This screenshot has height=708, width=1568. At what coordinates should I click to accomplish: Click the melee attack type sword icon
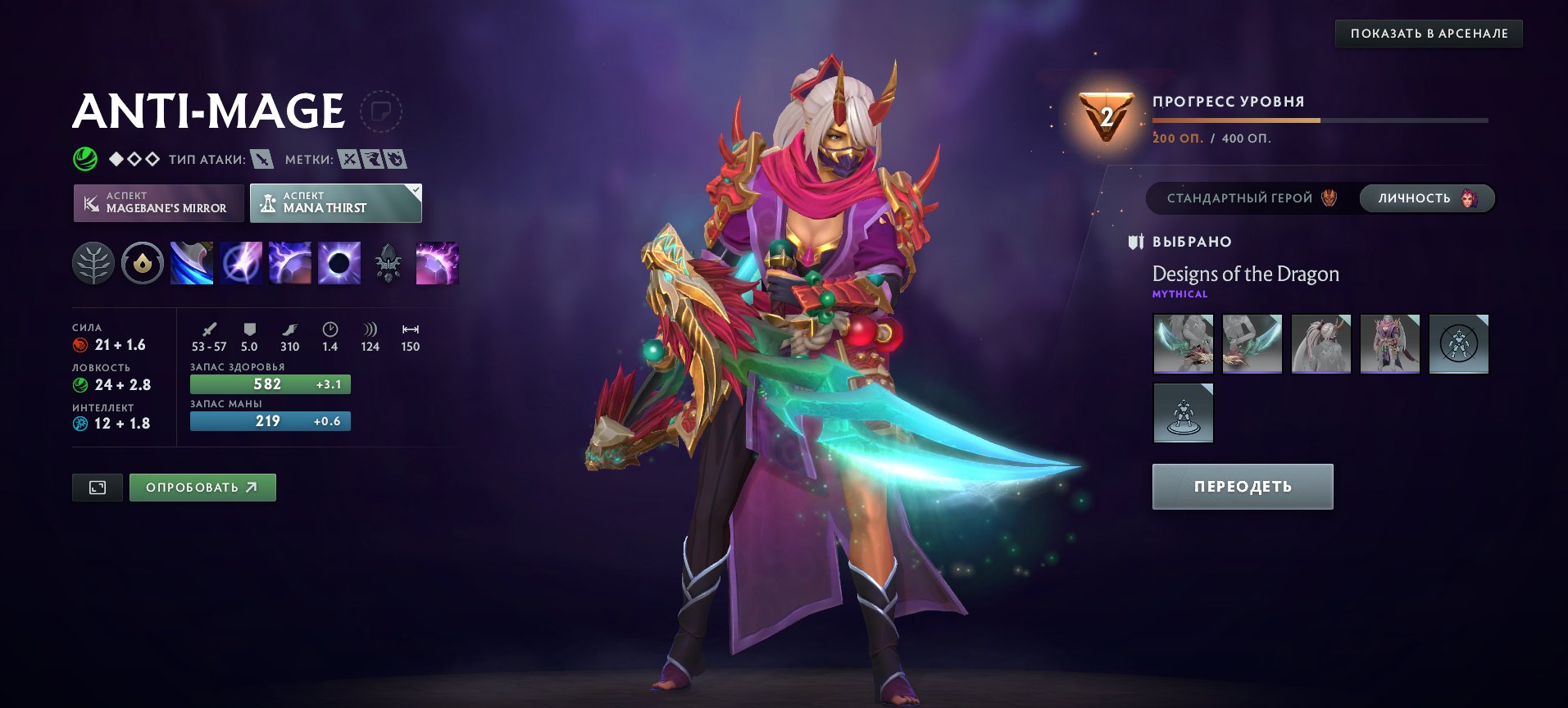point(264,161)
